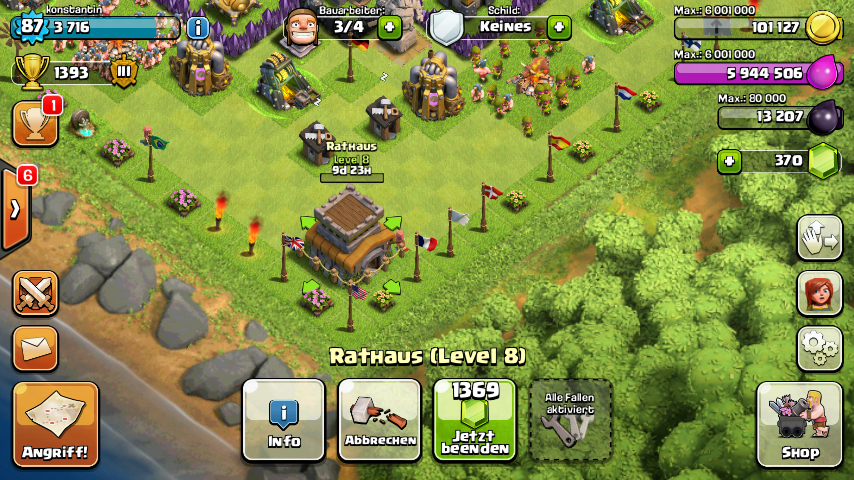Tap the level 87 experience star
The width and height of the screenshot is (854, 480).
pyautogui.click(x=32, y=27)
